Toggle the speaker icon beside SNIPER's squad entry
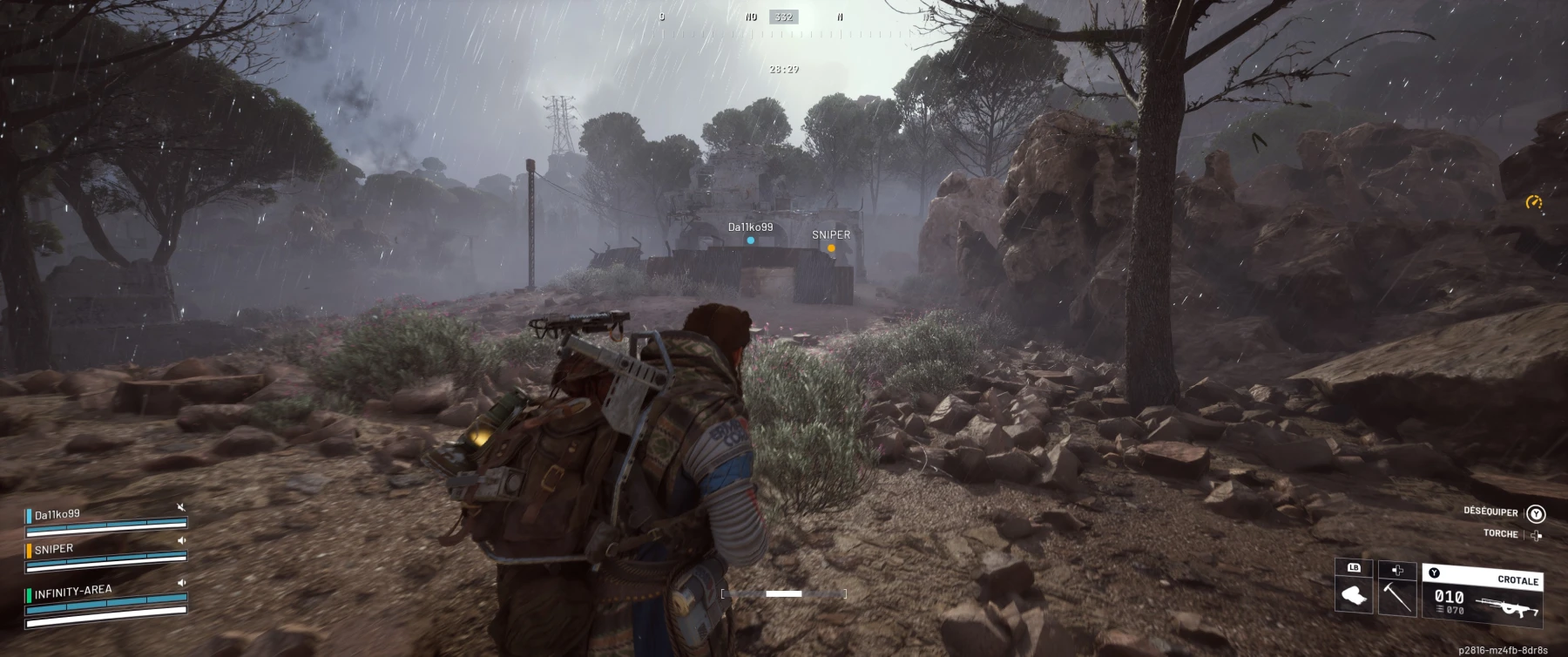 coord(181,540)
